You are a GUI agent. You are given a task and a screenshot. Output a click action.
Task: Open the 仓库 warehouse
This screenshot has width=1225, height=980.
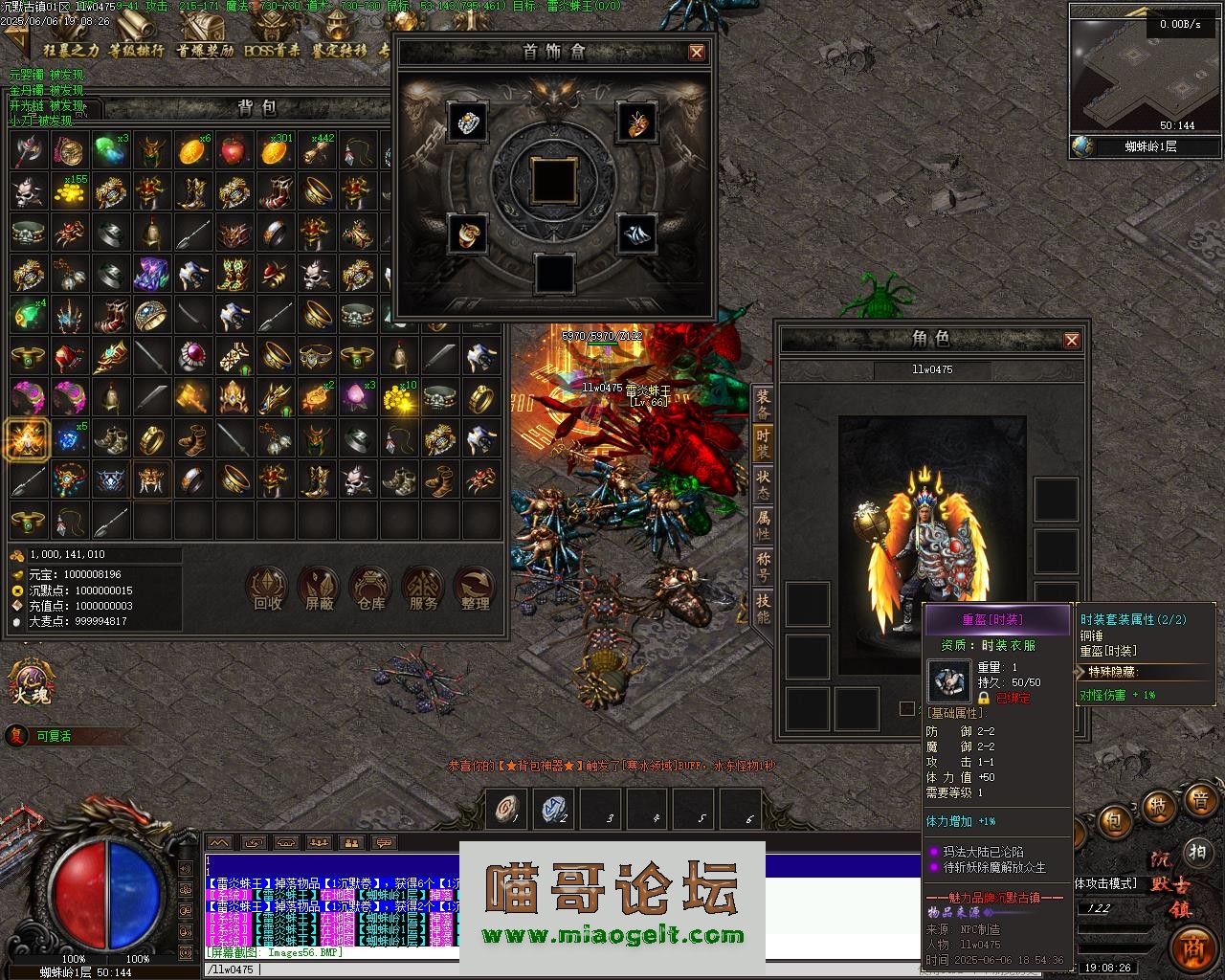click(370, 589)
